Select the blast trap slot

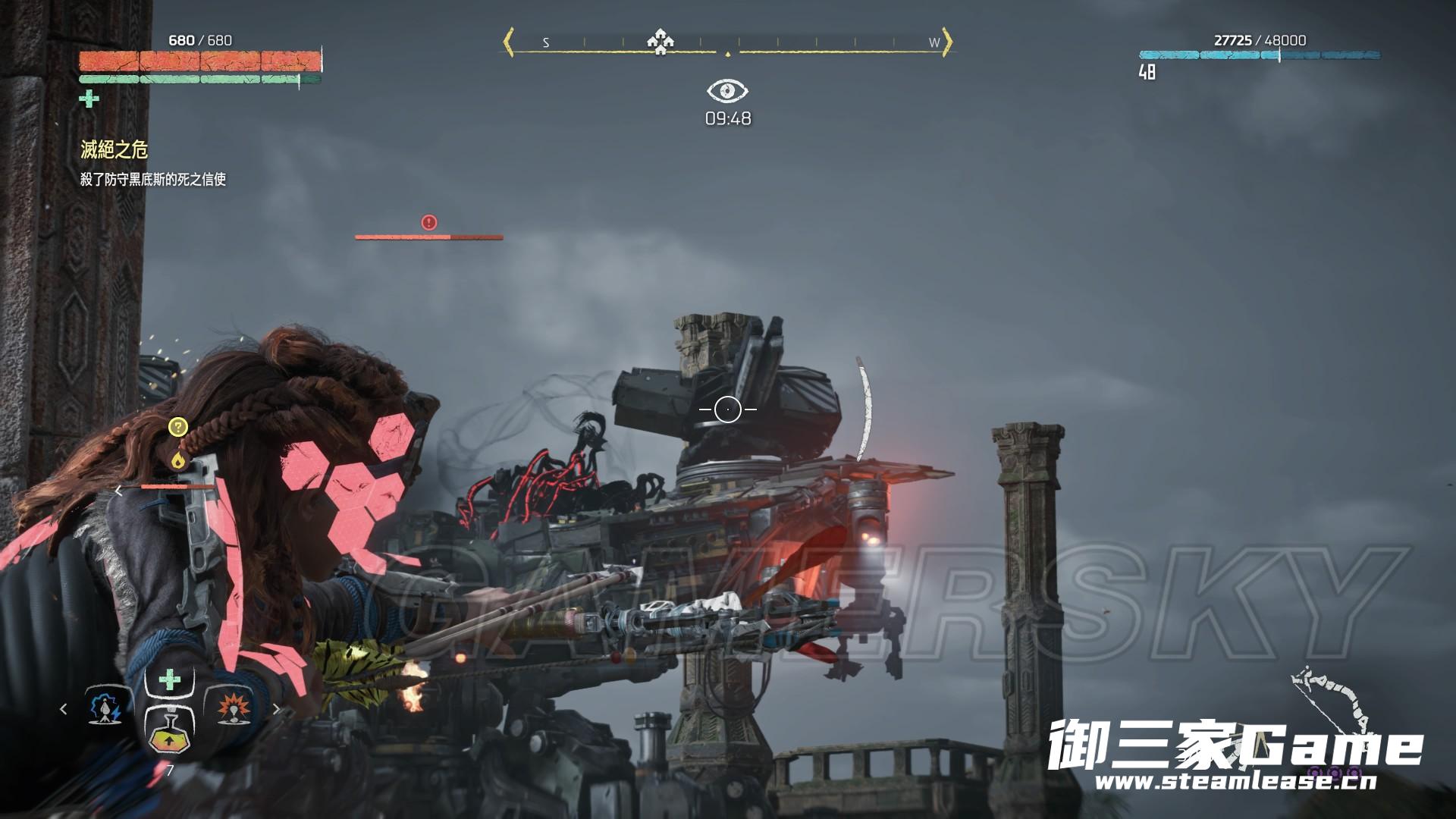click(x=234, y=708)
